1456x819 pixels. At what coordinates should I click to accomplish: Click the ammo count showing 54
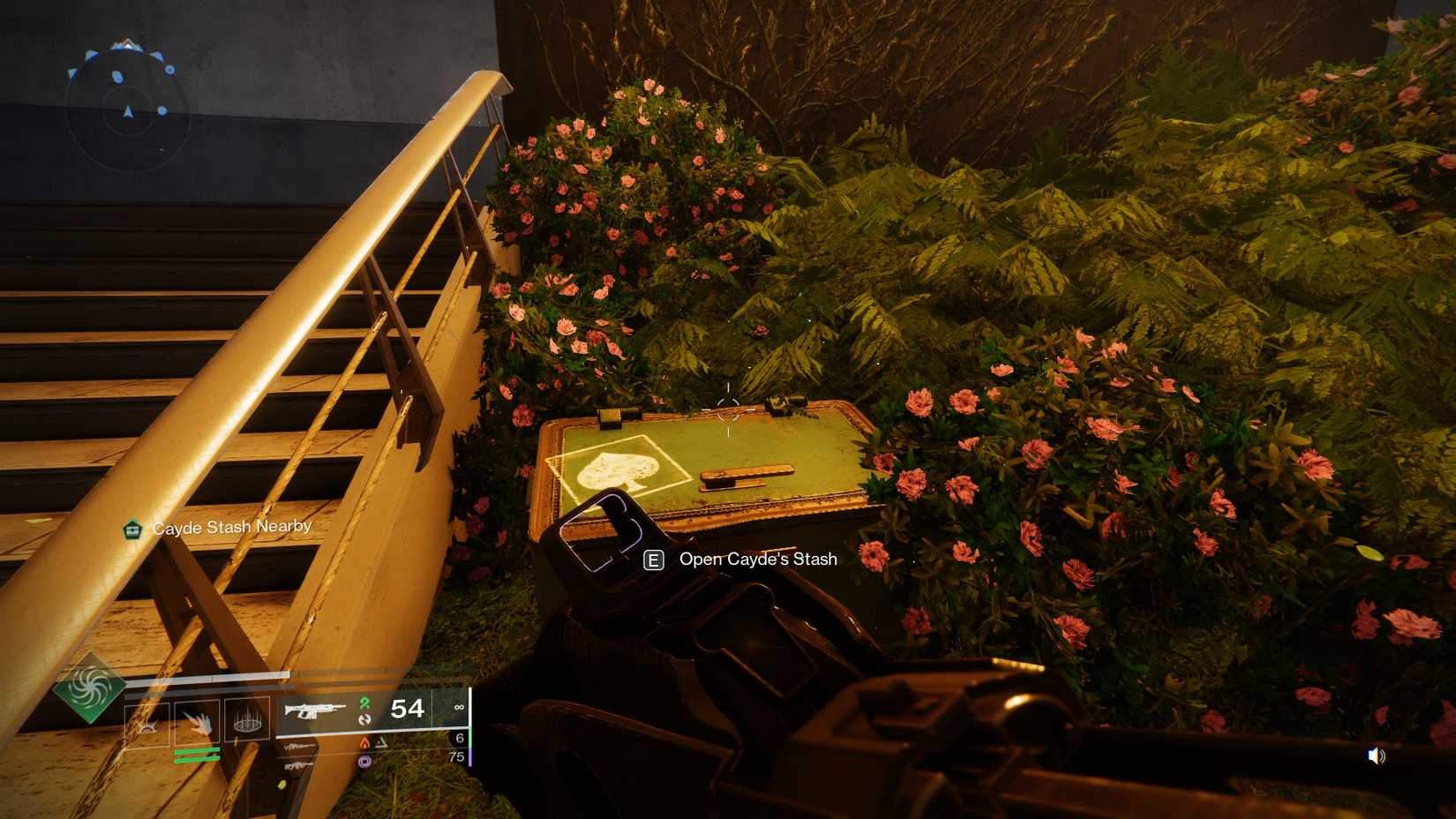pyautogui.click(x=407, y=709)
